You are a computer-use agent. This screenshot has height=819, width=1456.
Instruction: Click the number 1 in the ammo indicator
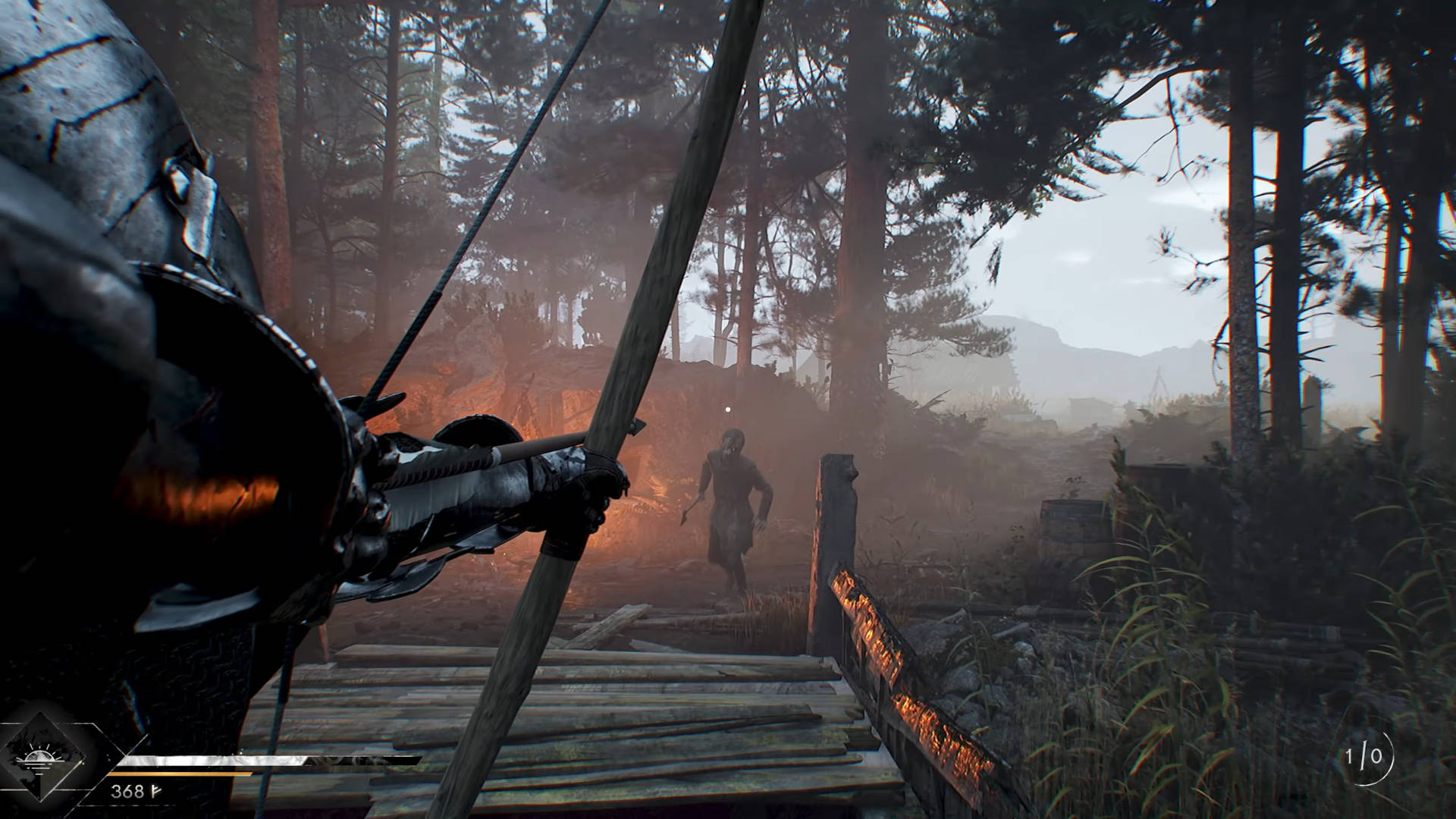point(1348,756)
